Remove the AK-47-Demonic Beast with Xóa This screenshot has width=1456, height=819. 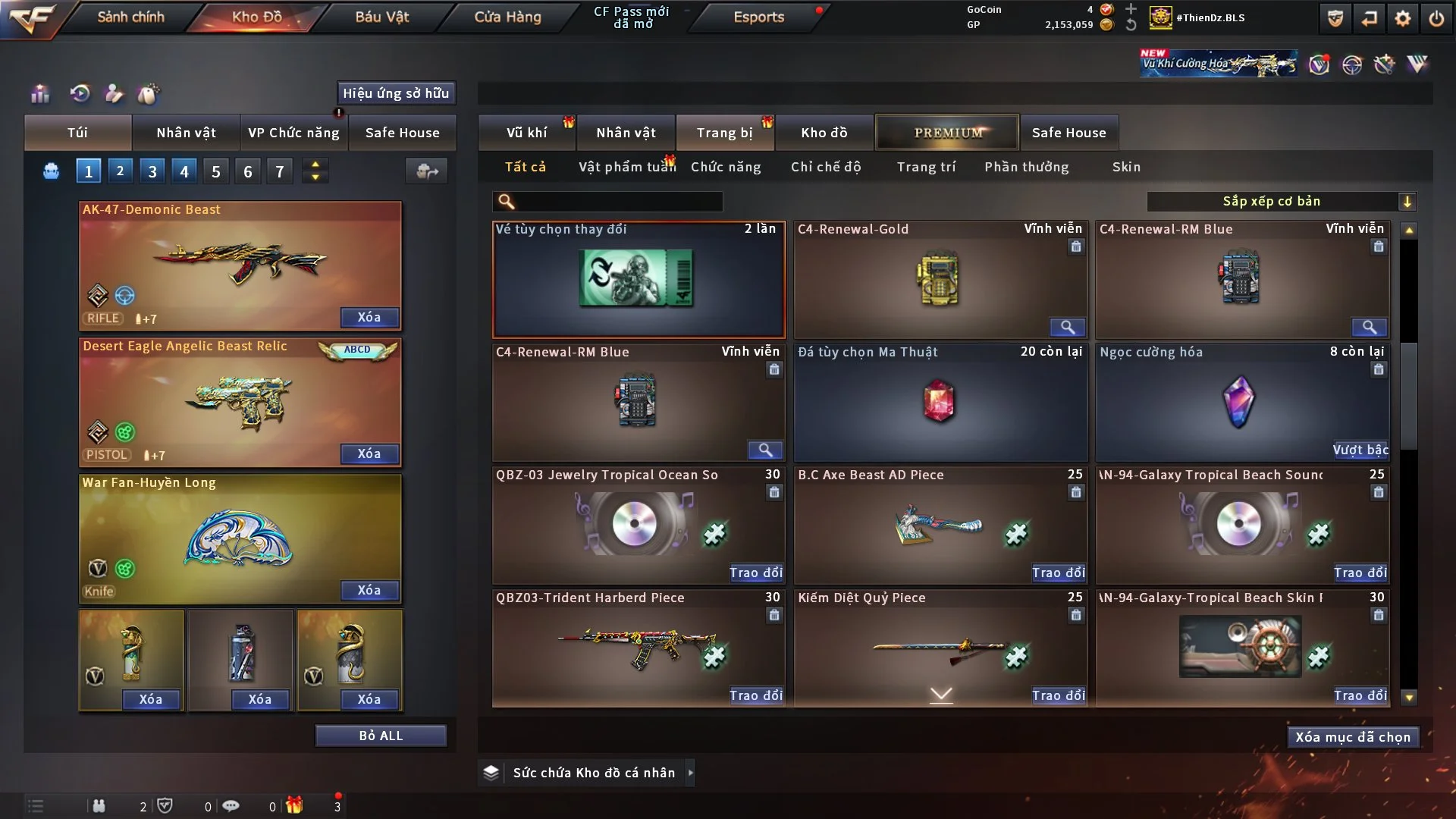pos(369,317)
